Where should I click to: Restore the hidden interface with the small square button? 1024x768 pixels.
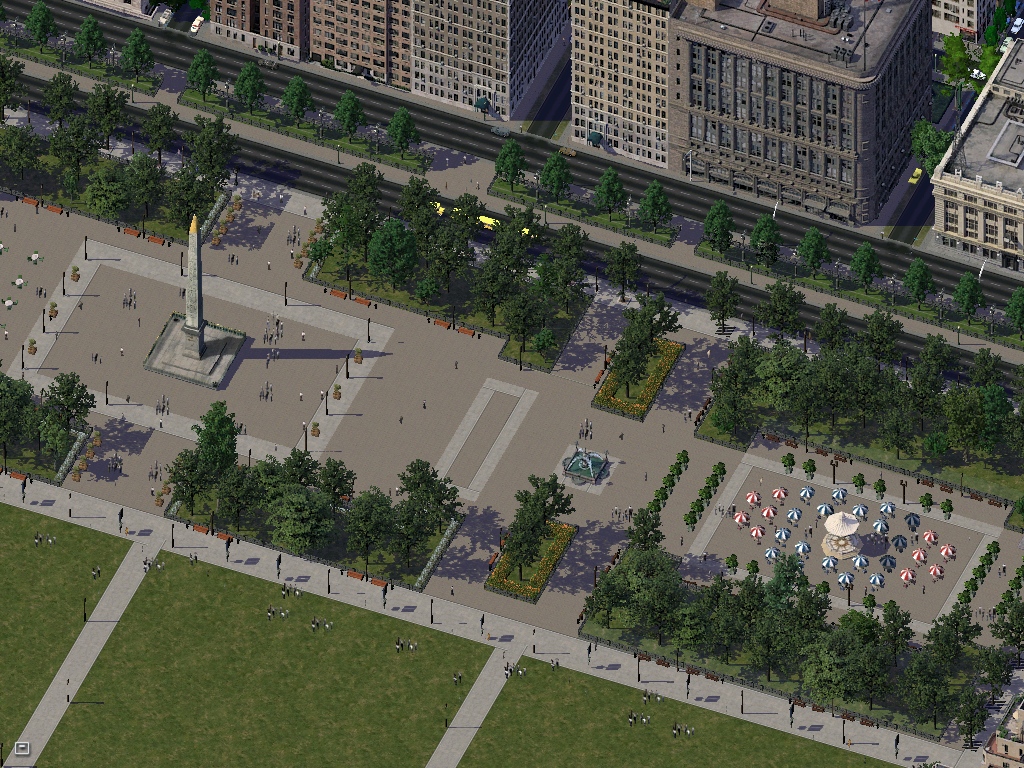22,747
